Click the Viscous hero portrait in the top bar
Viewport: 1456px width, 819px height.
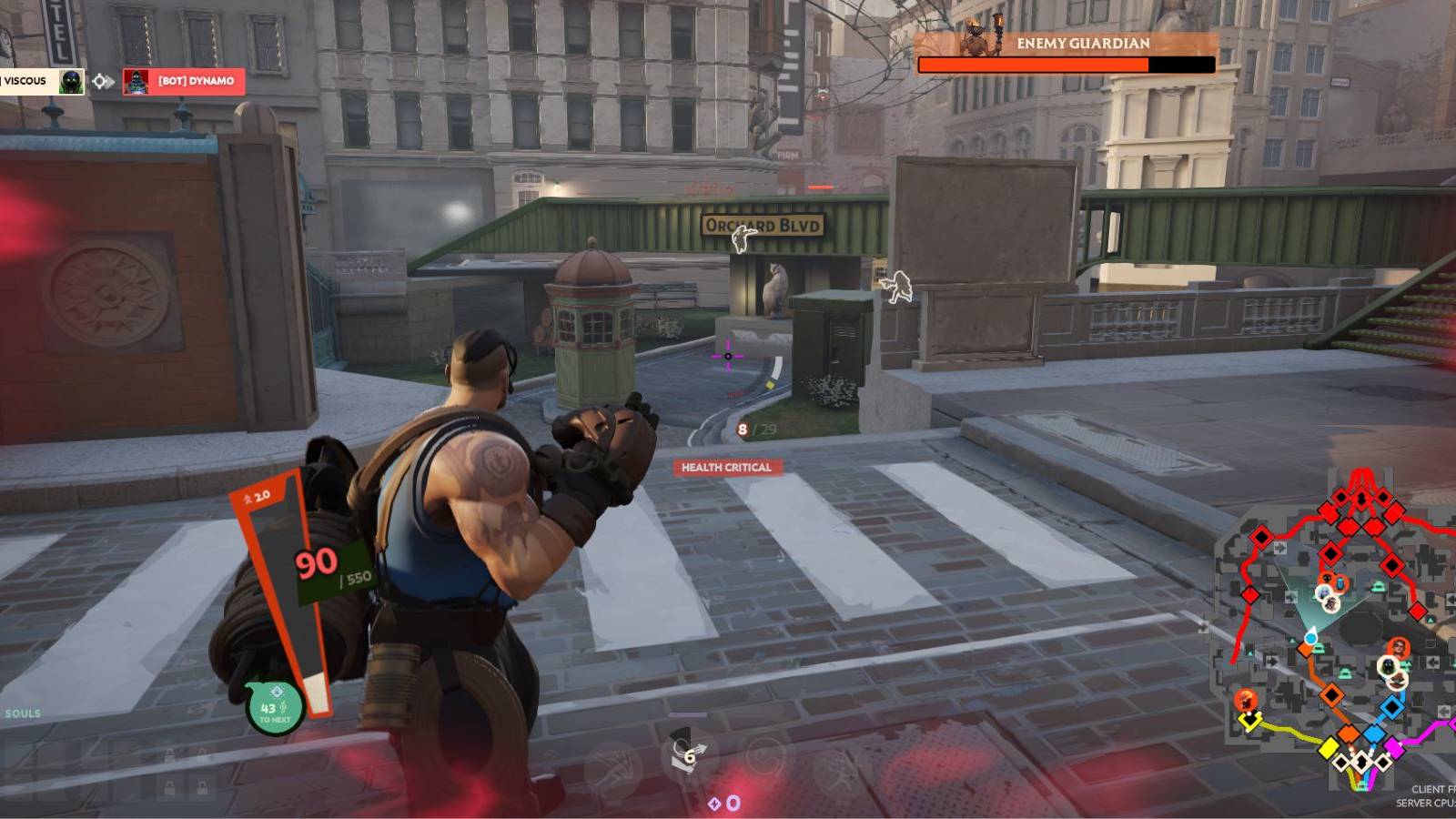71,82
